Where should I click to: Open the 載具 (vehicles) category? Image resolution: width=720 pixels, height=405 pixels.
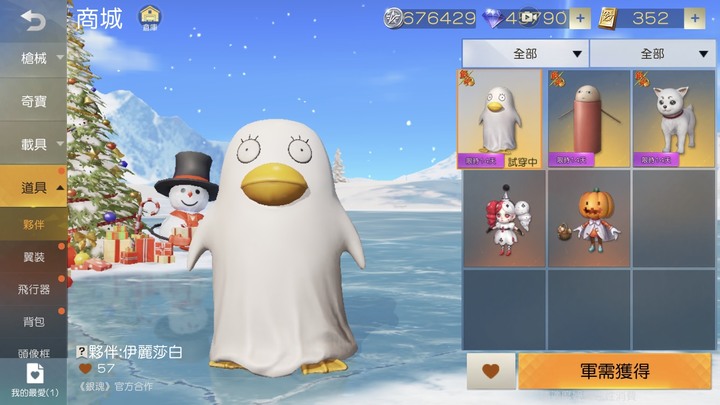pos(33,144)
